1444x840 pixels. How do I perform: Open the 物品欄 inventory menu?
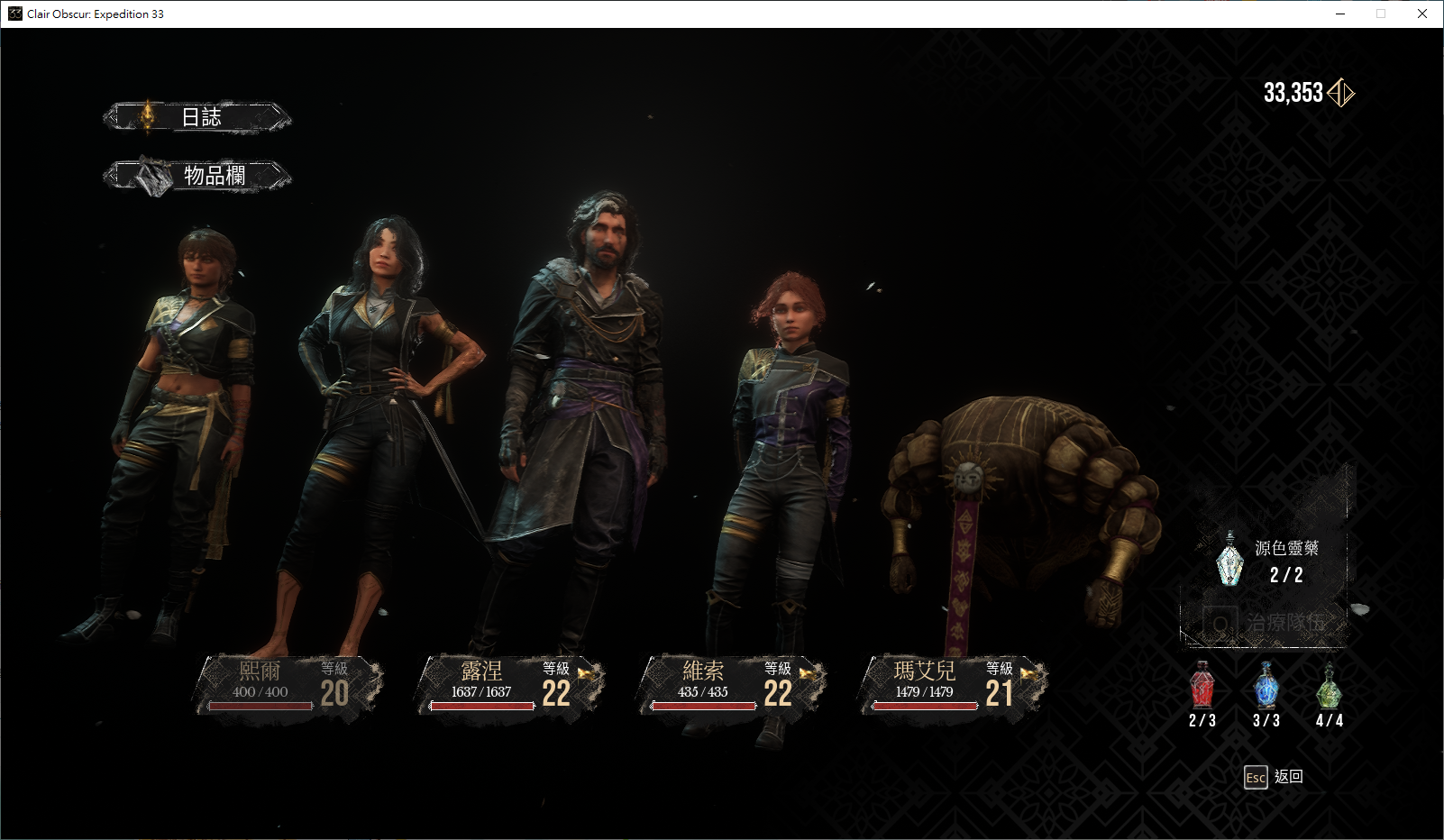tap(198, 175)
